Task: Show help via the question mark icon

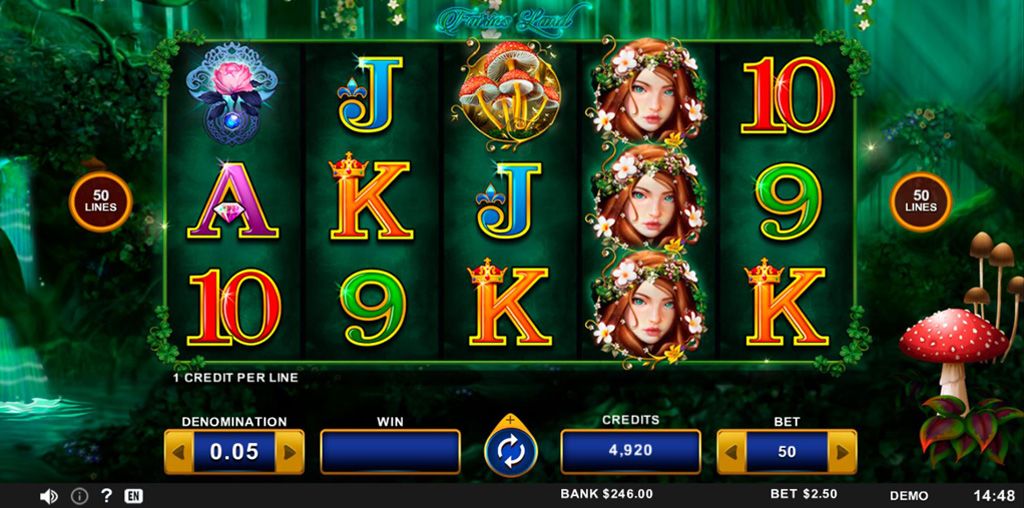Action: coord(106,496)
